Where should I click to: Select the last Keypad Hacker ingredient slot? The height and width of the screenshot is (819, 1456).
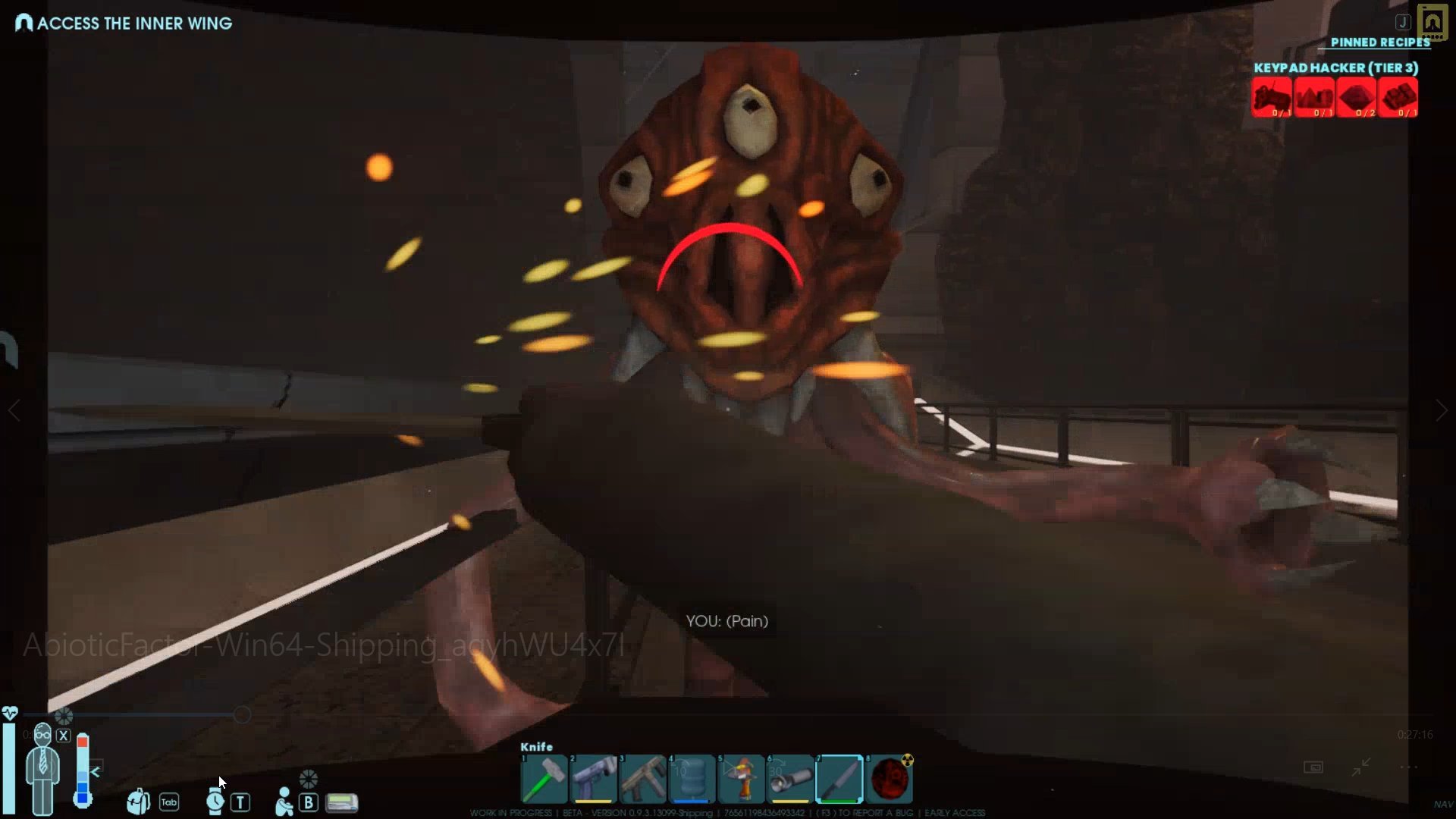click(x=1398, y=98)
